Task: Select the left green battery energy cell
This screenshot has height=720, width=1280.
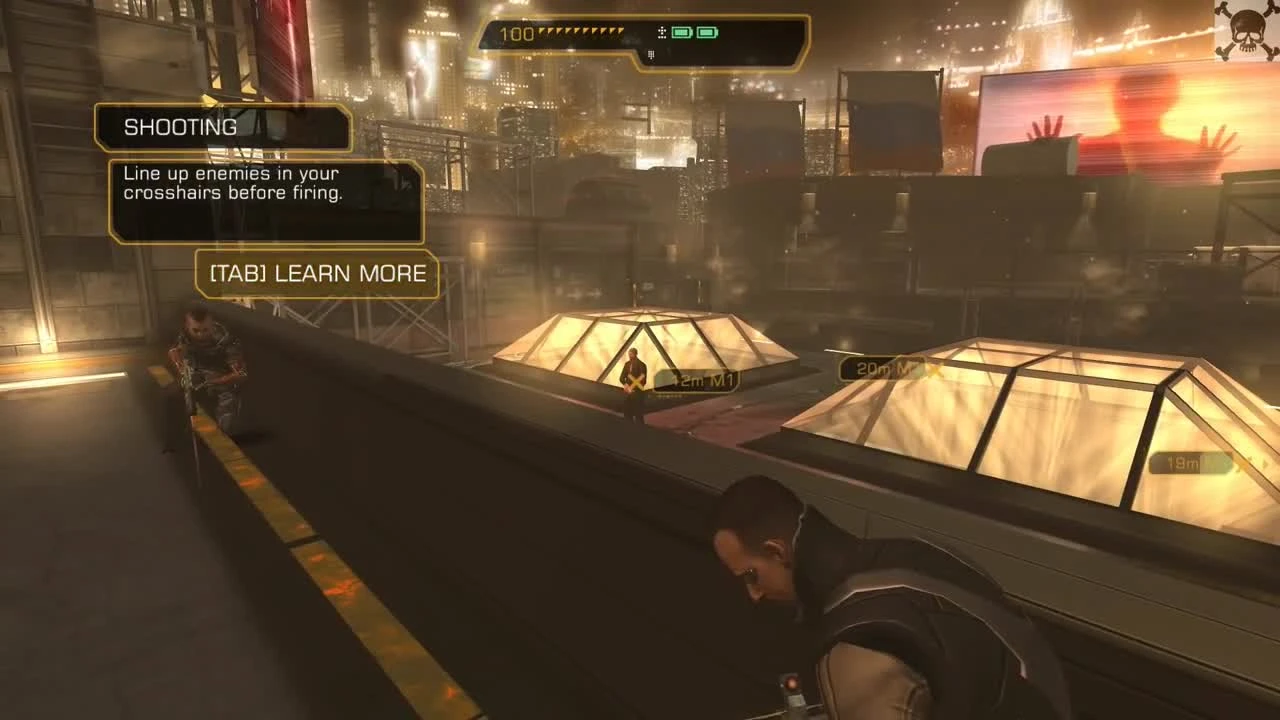Action: click(683, 33)
